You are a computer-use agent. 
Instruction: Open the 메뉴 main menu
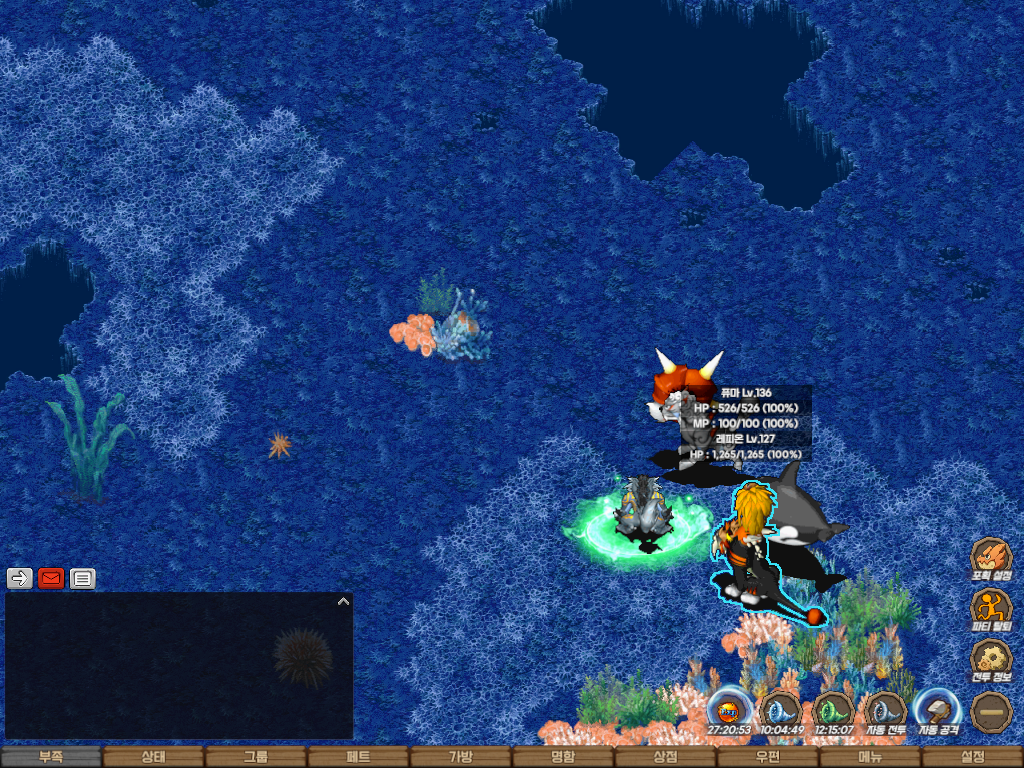(870, 757)
